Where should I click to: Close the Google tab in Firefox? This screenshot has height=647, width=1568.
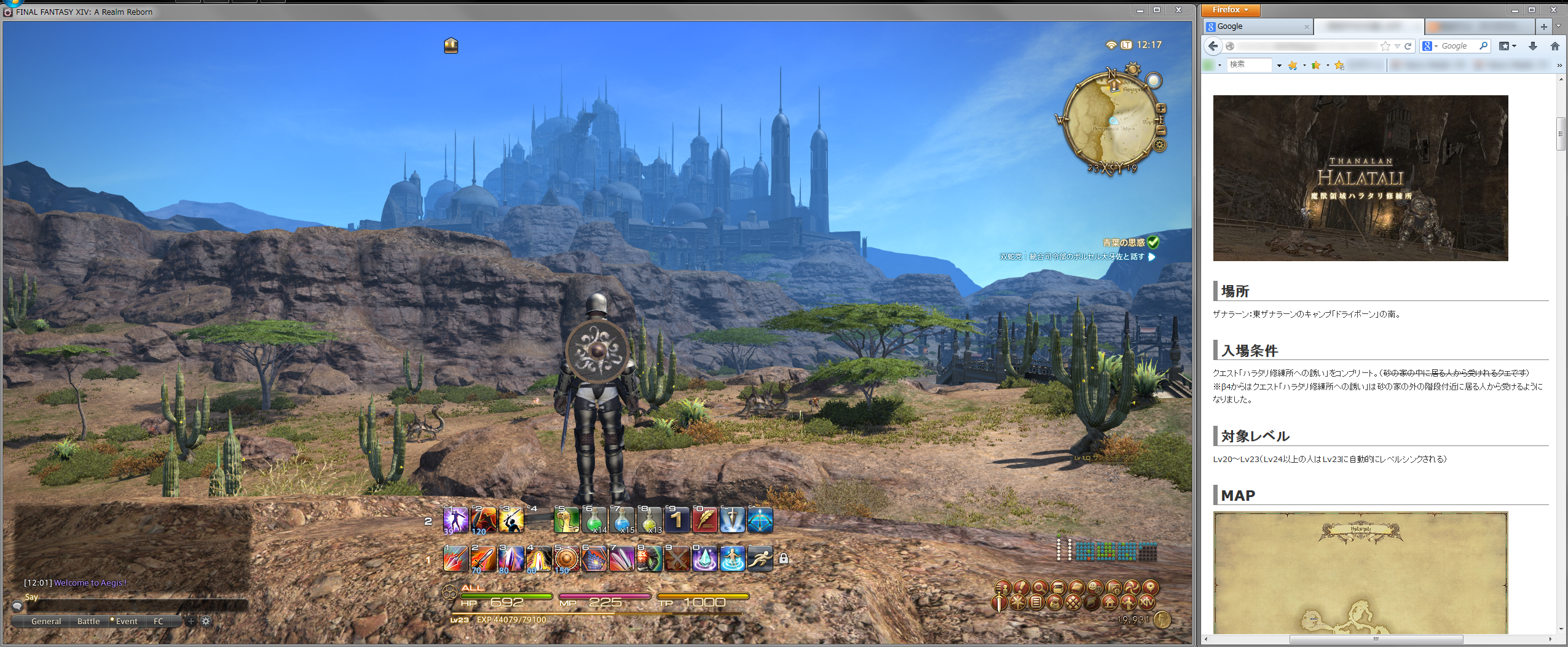1306,27
